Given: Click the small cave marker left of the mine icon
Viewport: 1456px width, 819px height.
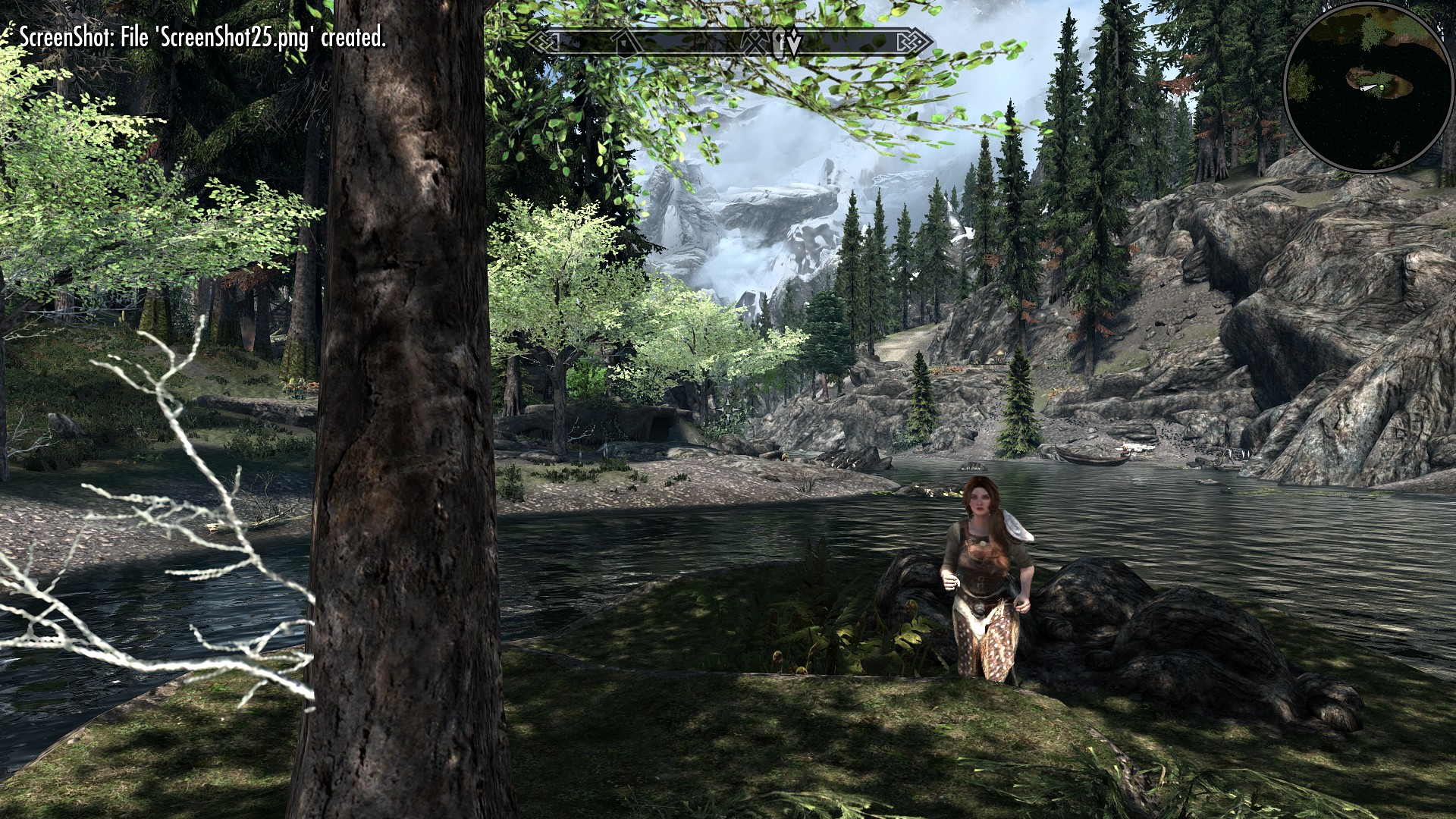Looking at the screenshot, I should (x=780, y=39).
